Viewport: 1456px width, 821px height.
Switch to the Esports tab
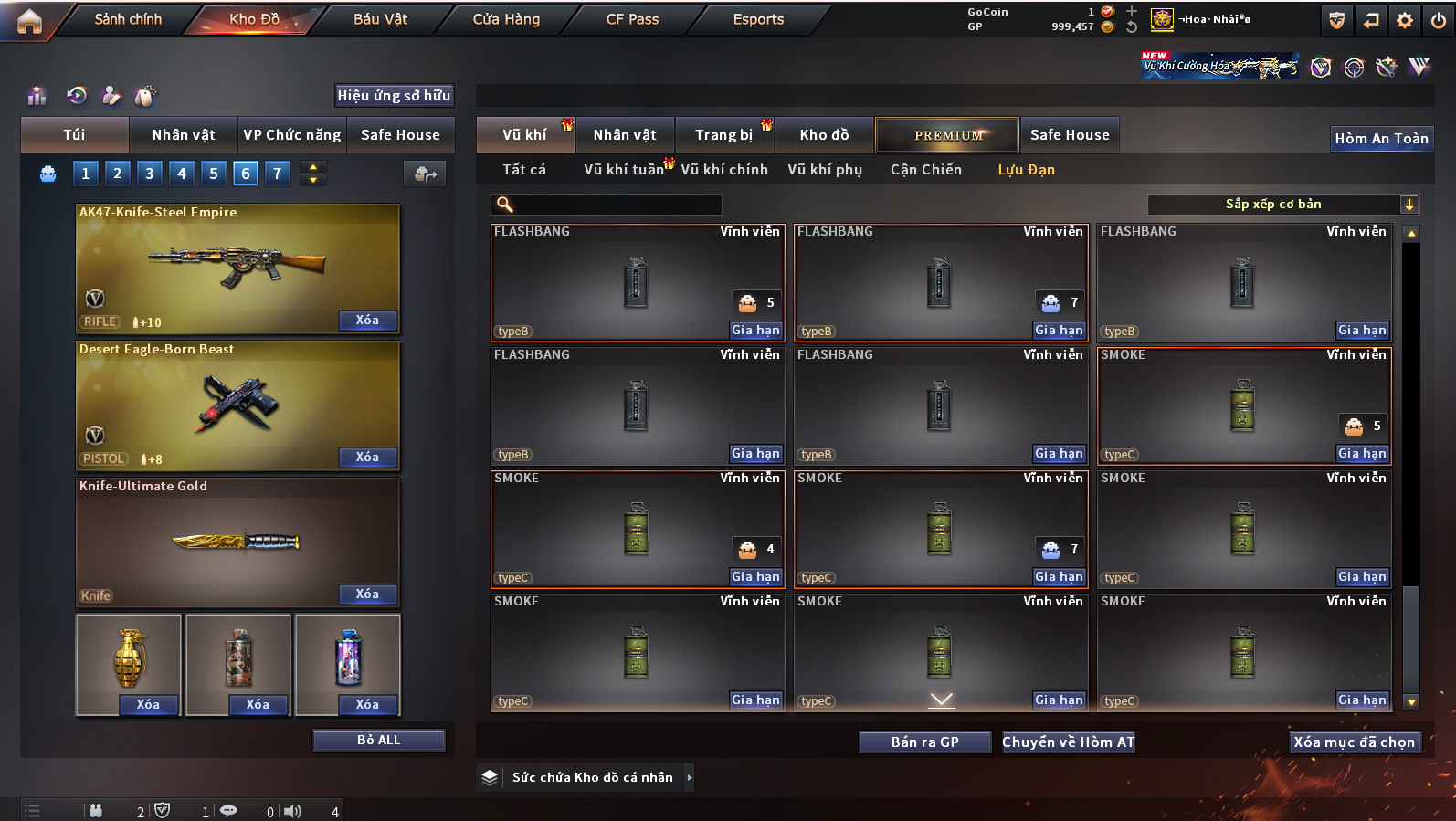click(x=758, y=19)
